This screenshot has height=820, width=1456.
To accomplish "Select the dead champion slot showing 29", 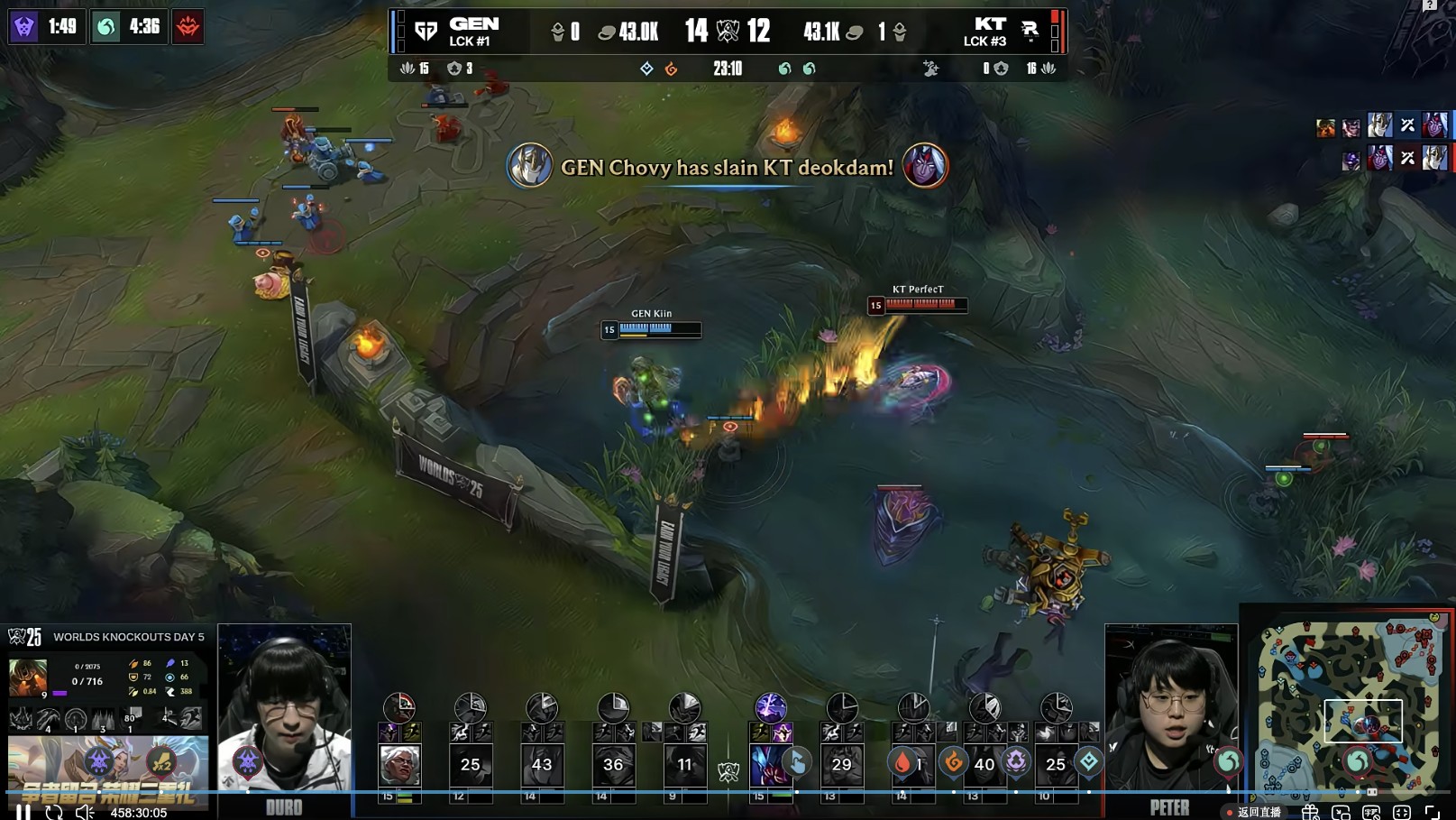I will 841,765.
